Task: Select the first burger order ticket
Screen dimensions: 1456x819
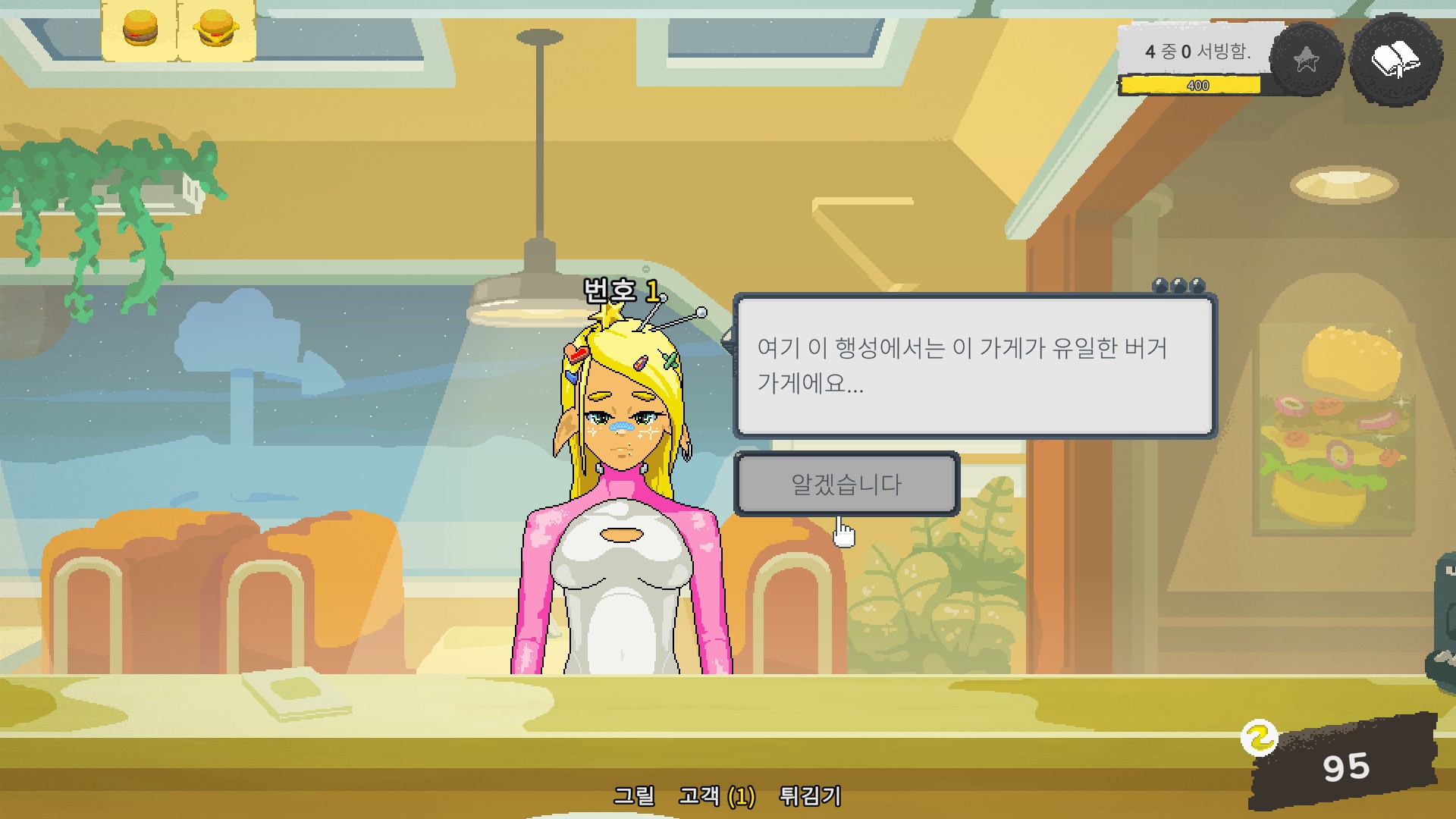Action: [140, 30]
